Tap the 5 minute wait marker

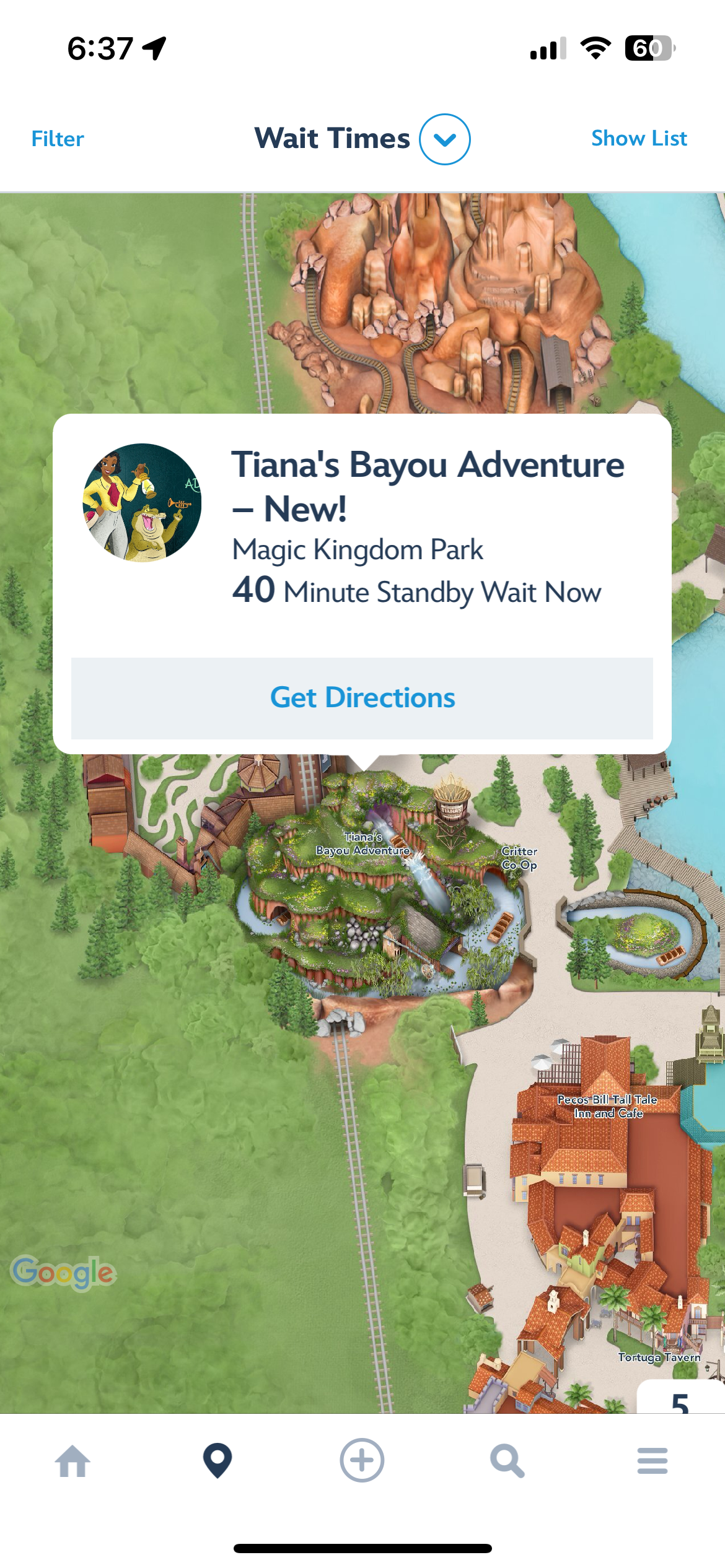(x=680, y=1400)
